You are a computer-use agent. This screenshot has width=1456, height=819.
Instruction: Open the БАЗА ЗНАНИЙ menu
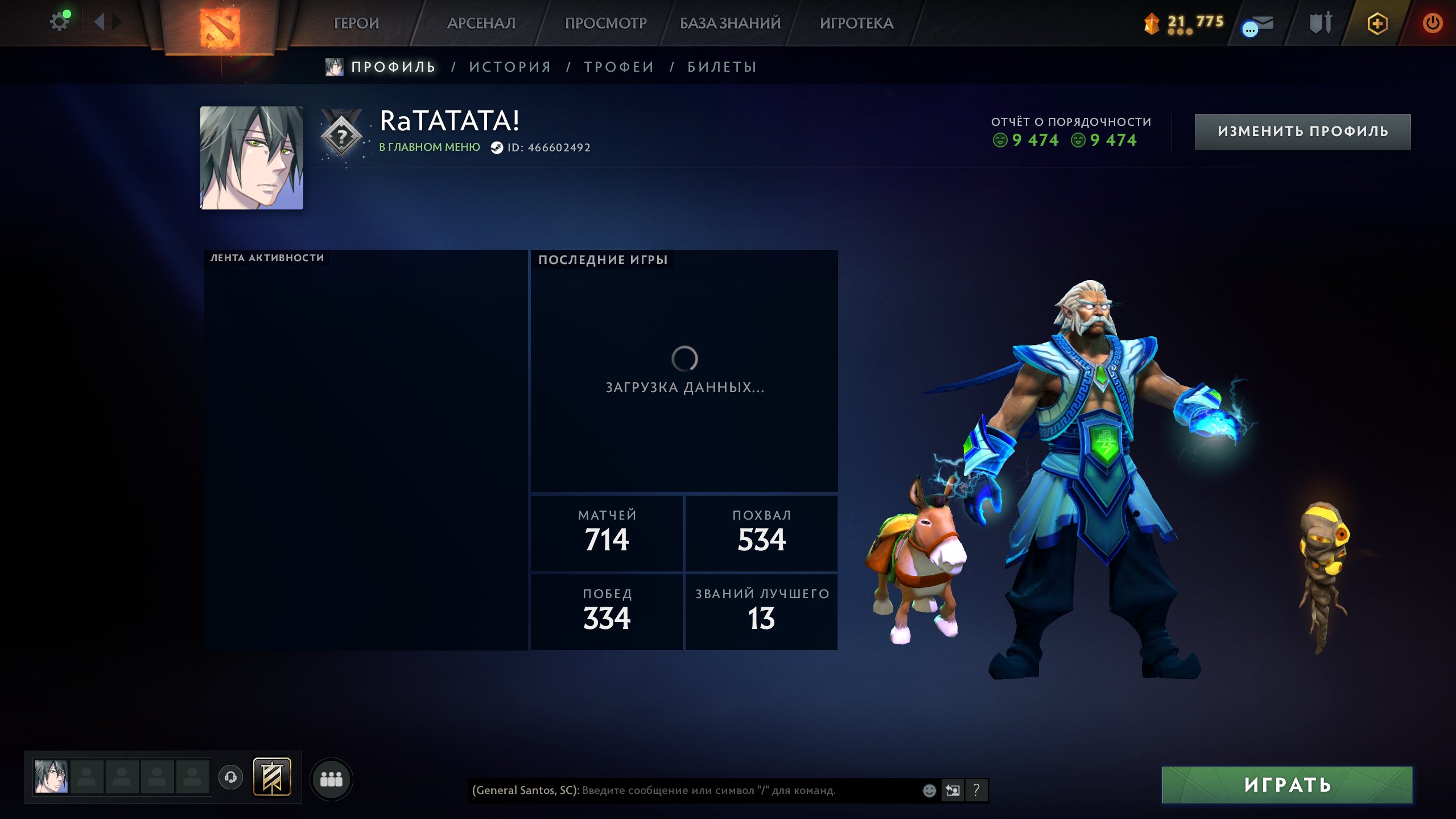click(730, 23)
